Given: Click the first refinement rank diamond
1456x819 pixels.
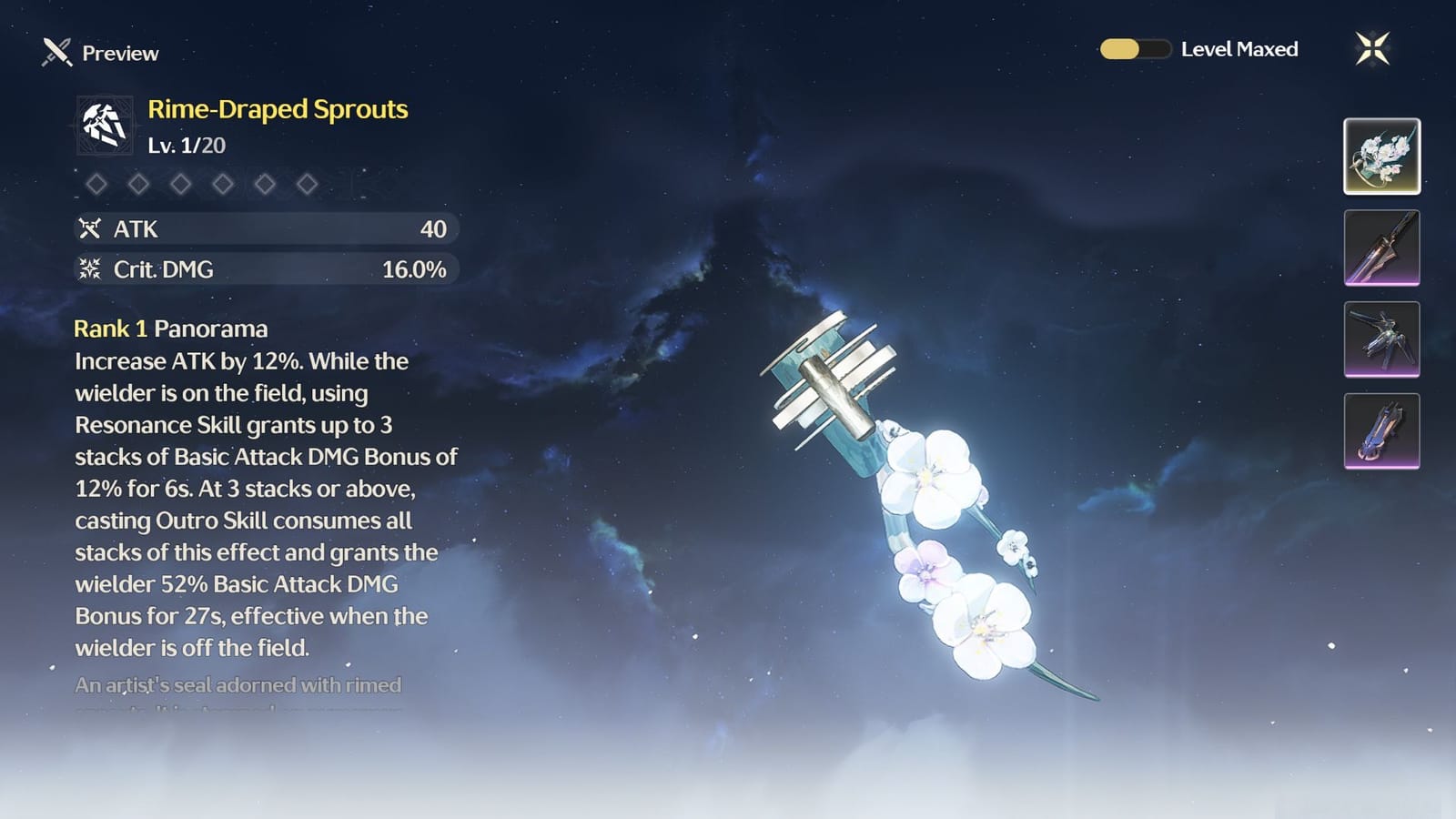Looking at the screenshot, I should tap(98, 184).
